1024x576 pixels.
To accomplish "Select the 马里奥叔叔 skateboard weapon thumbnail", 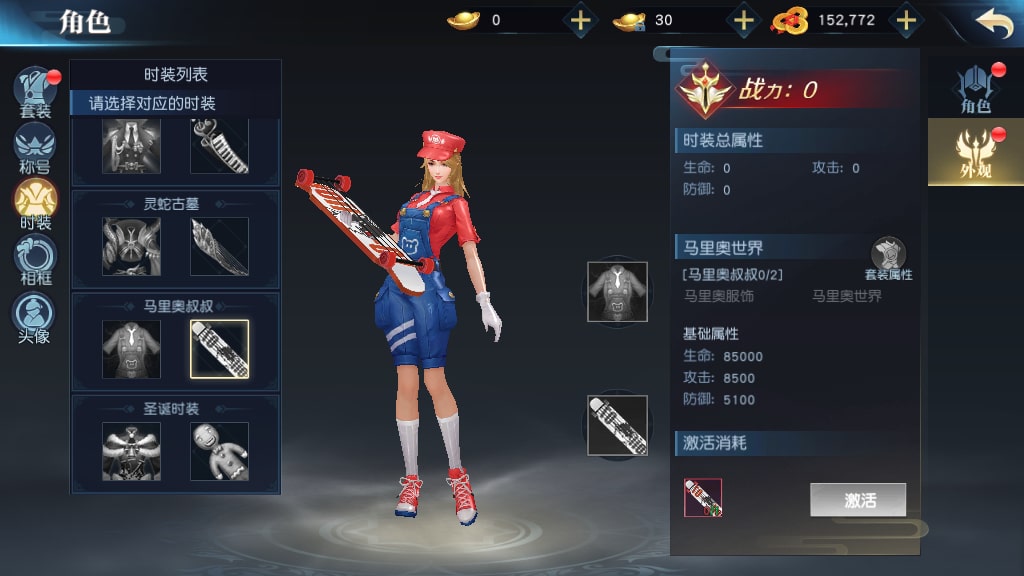I will pos(219,350).
